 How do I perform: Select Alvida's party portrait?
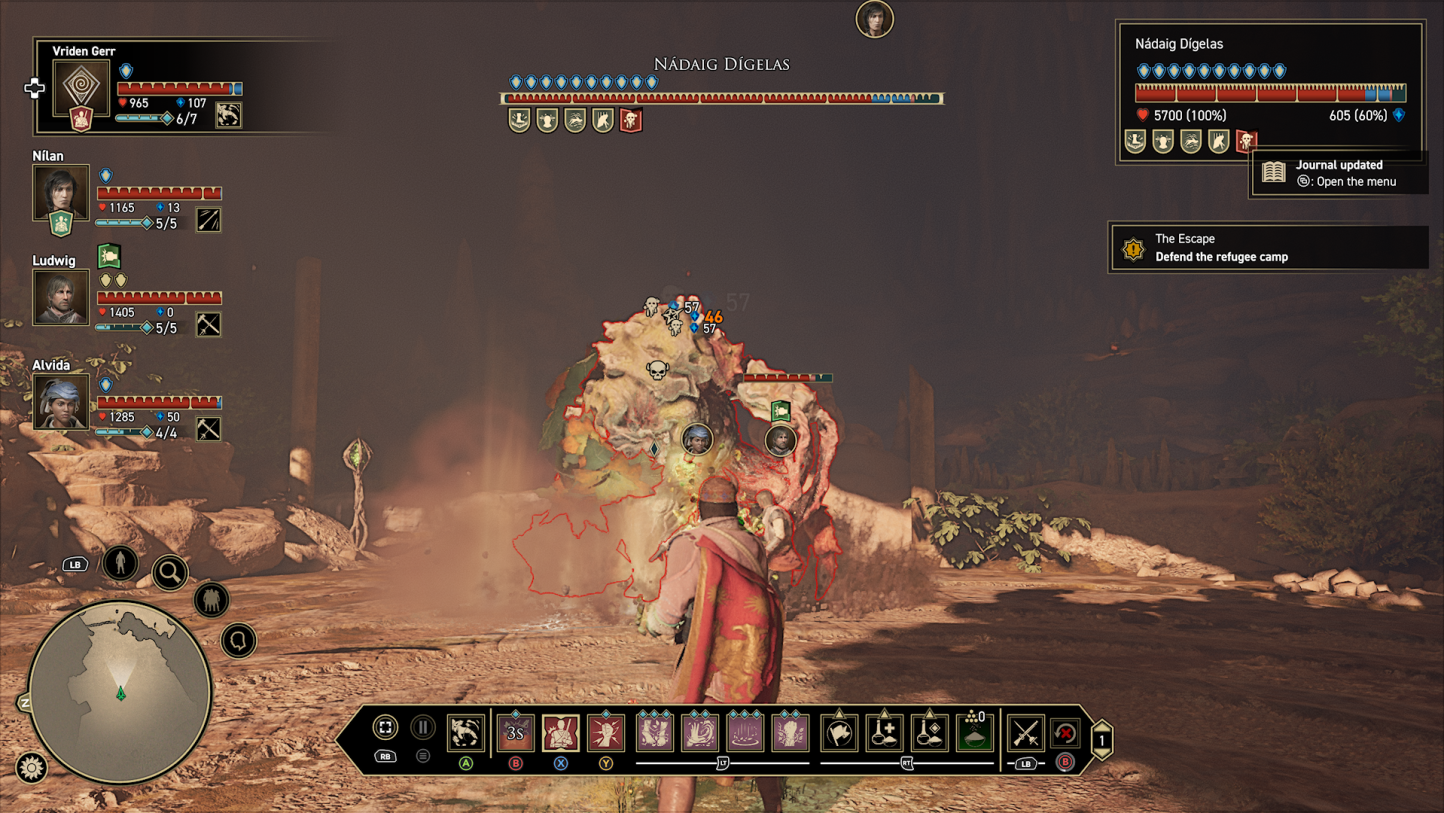[61, 401]
